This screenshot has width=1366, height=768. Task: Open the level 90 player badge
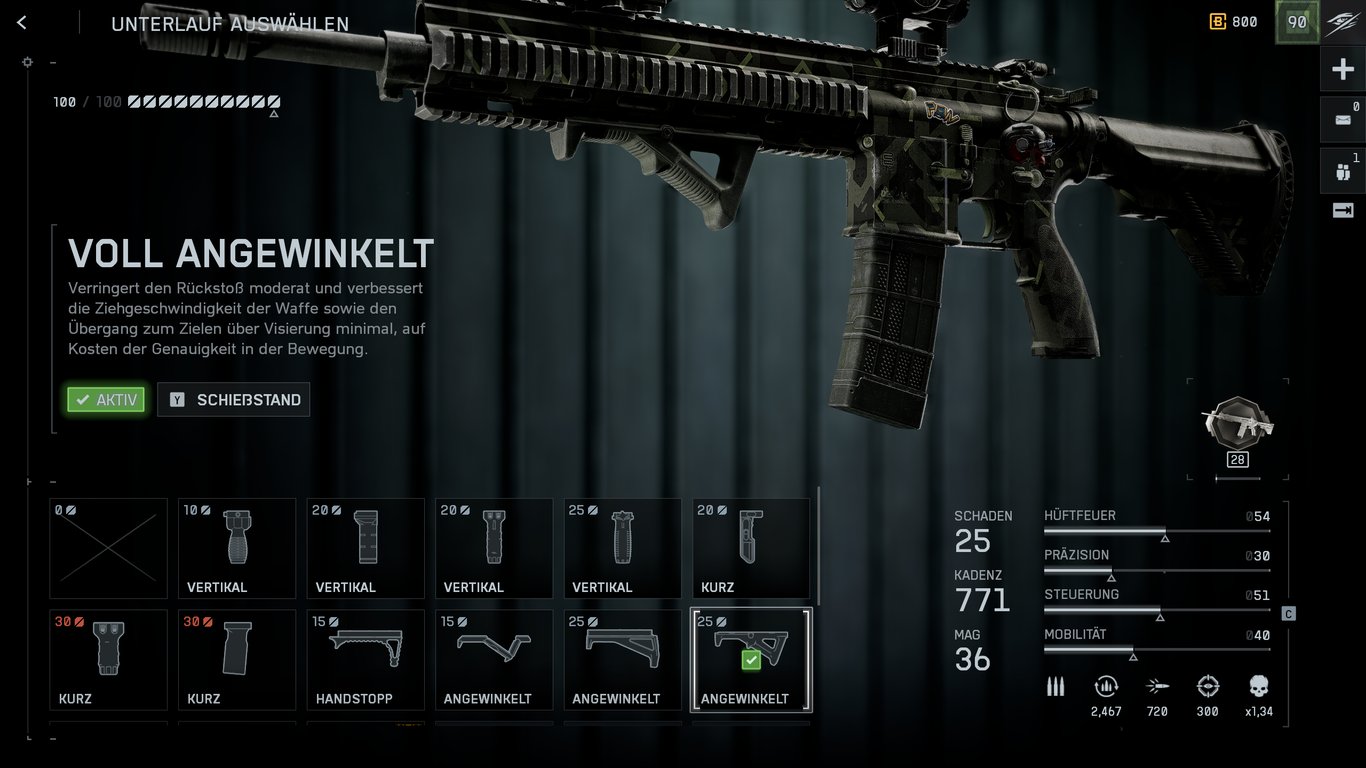(1297, 22)
